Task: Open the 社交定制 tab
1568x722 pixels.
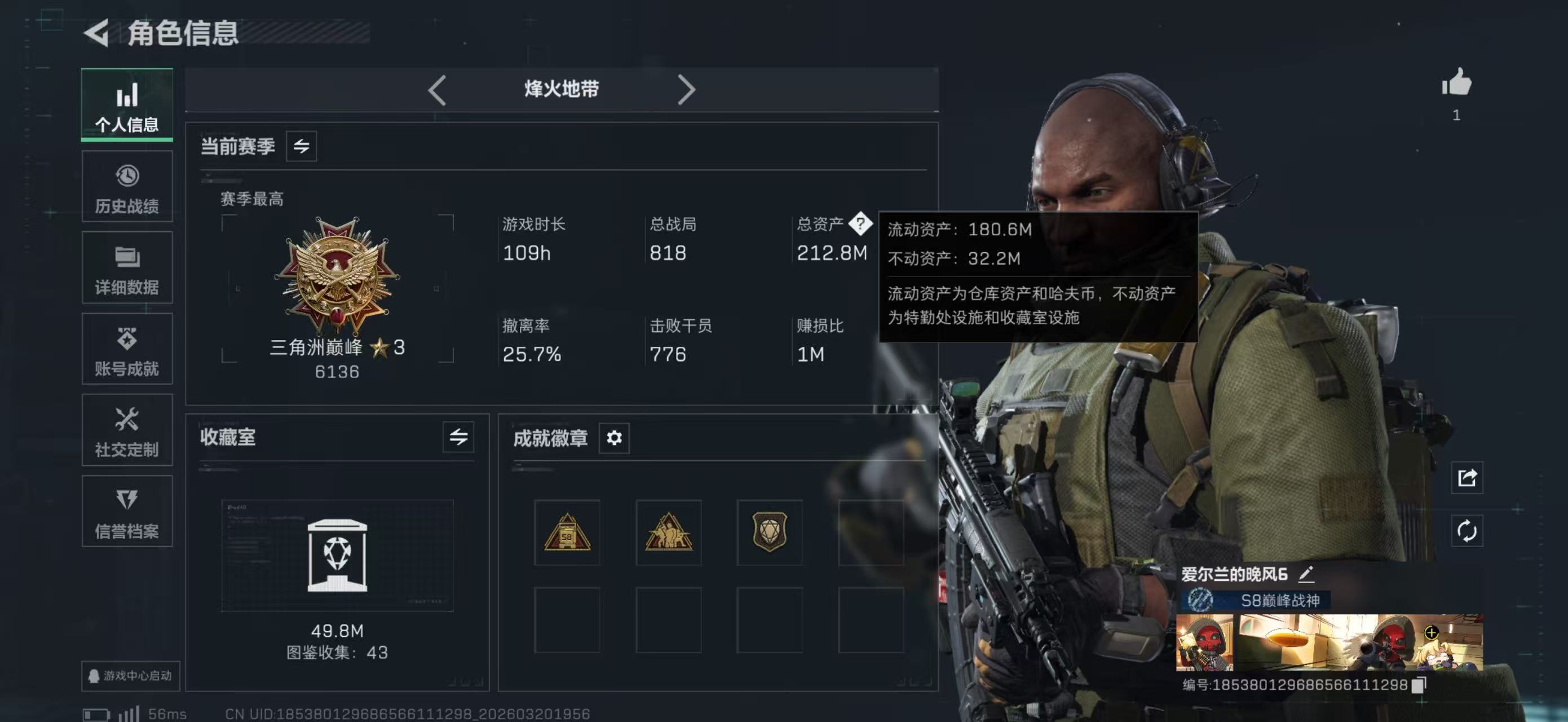Action: pos(127,430)
